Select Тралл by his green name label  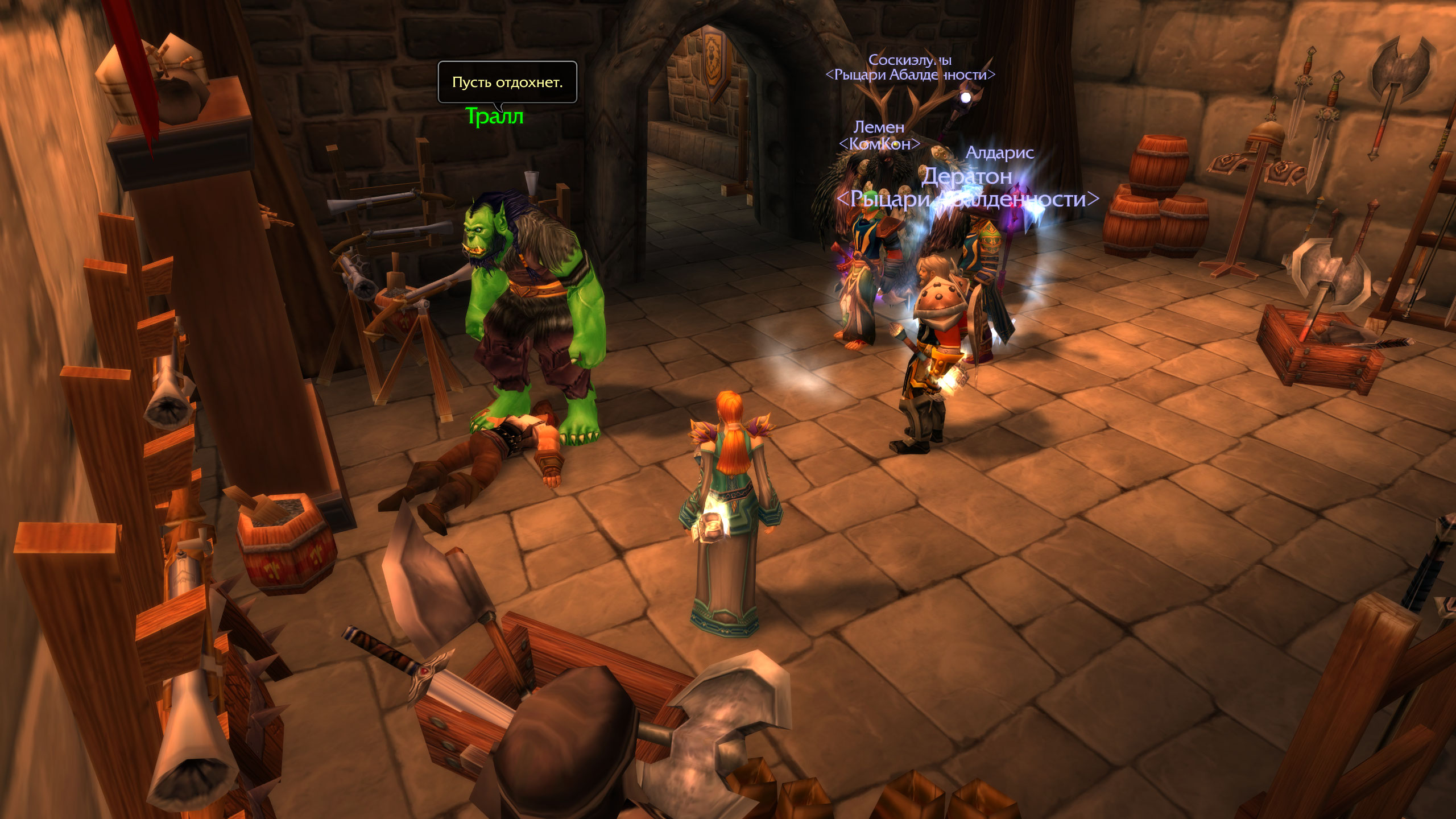click(x=494, y=117)
